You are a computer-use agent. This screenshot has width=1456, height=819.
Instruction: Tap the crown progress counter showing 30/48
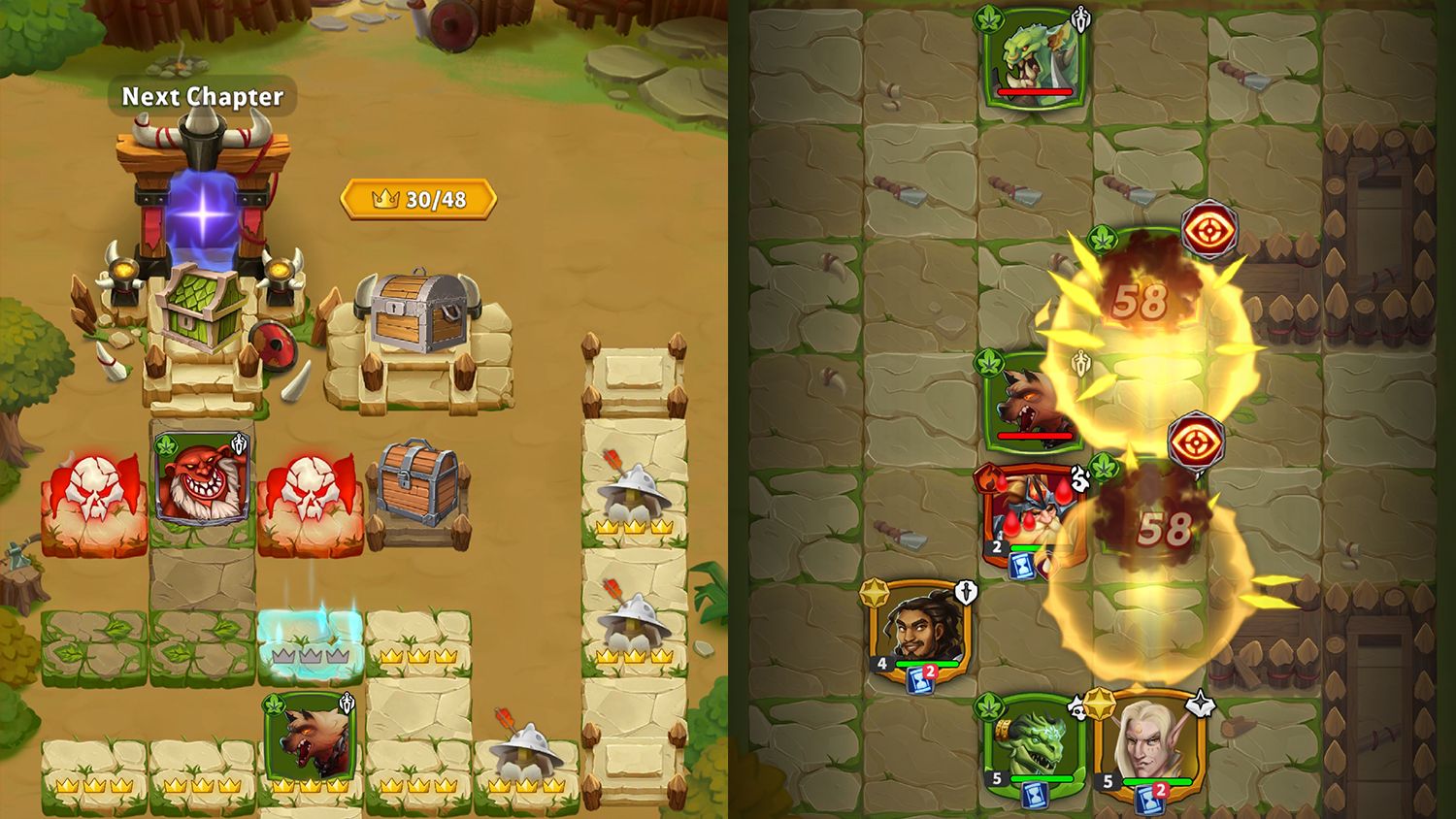[415, 201]
